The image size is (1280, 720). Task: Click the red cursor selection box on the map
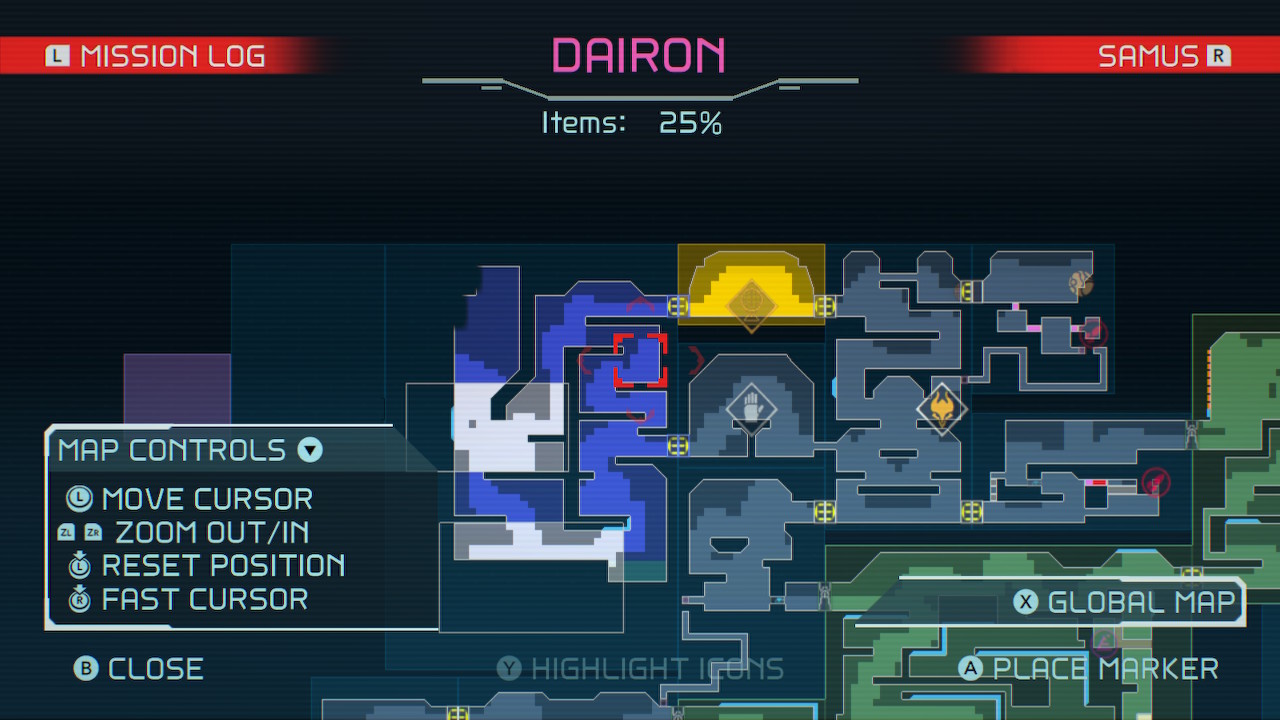point(640,361)
